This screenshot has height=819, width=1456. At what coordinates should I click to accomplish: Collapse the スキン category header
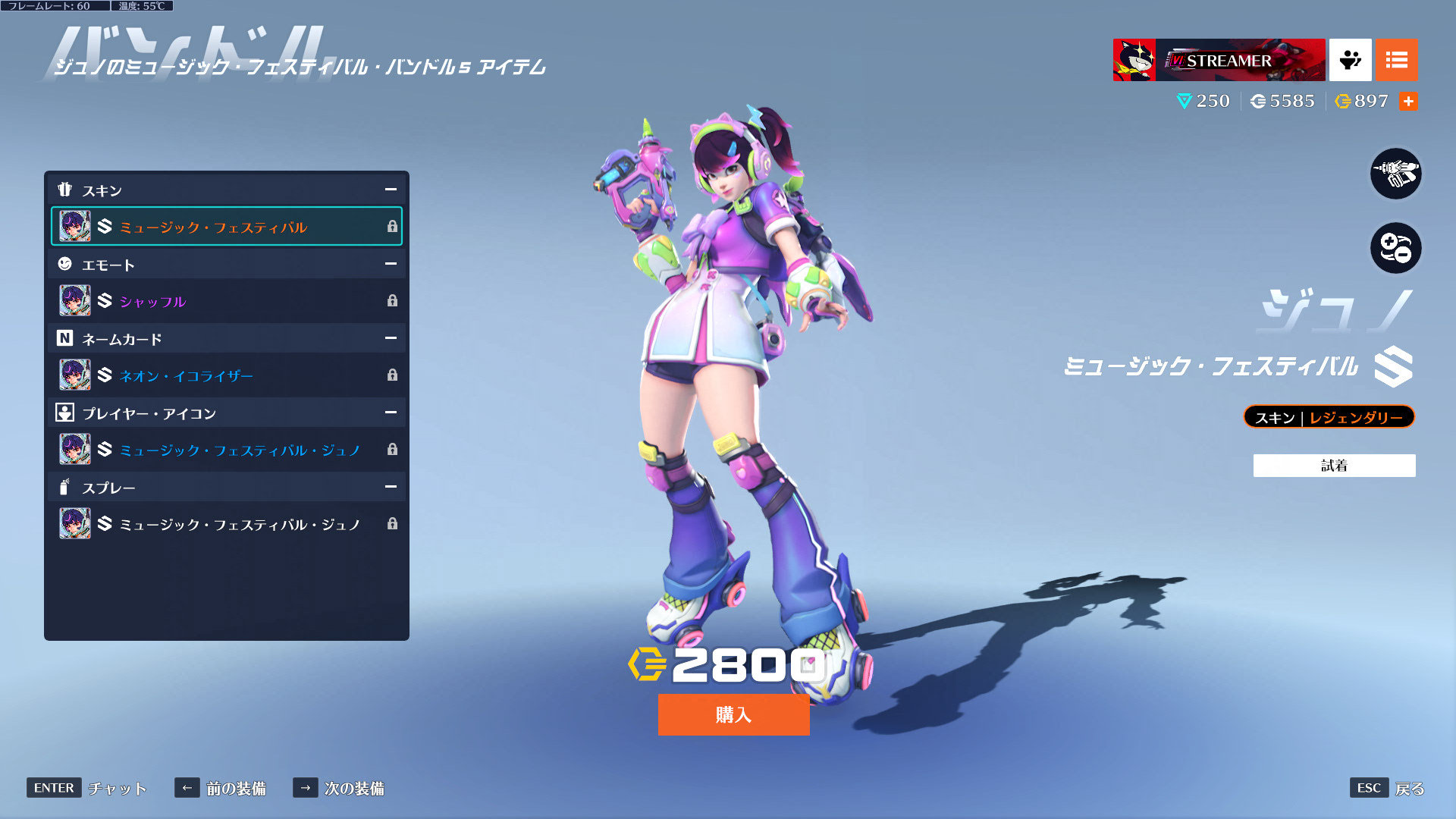point(391,190)
